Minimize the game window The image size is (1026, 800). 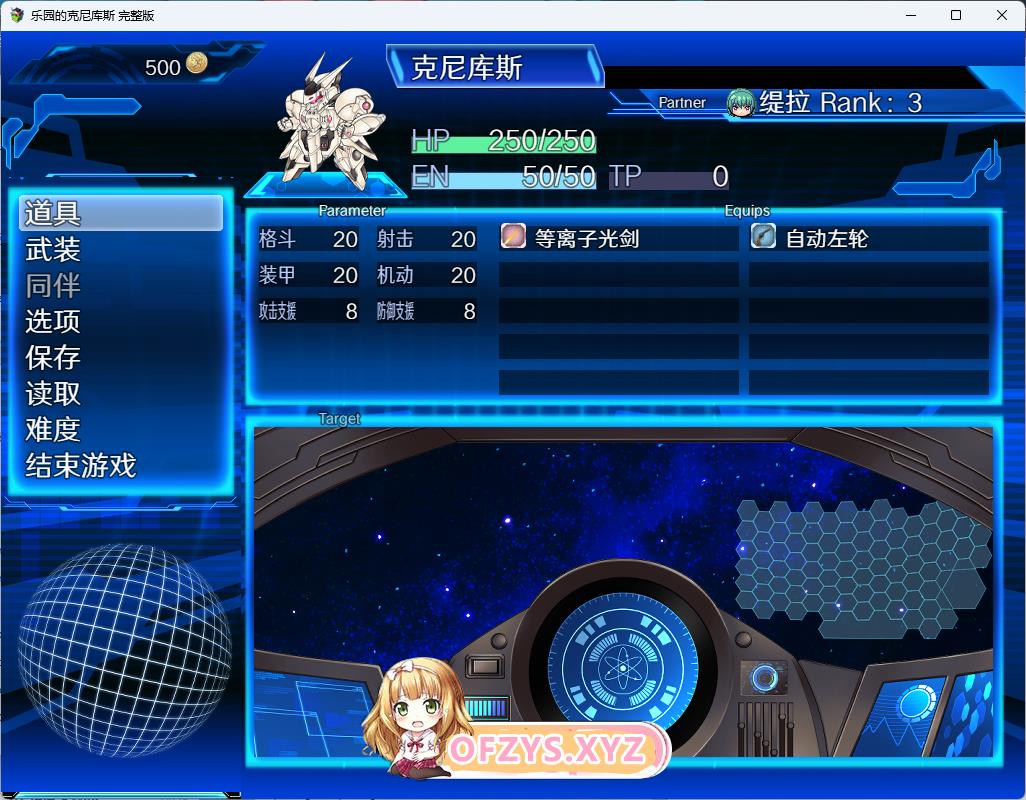(x=910, y=15)
